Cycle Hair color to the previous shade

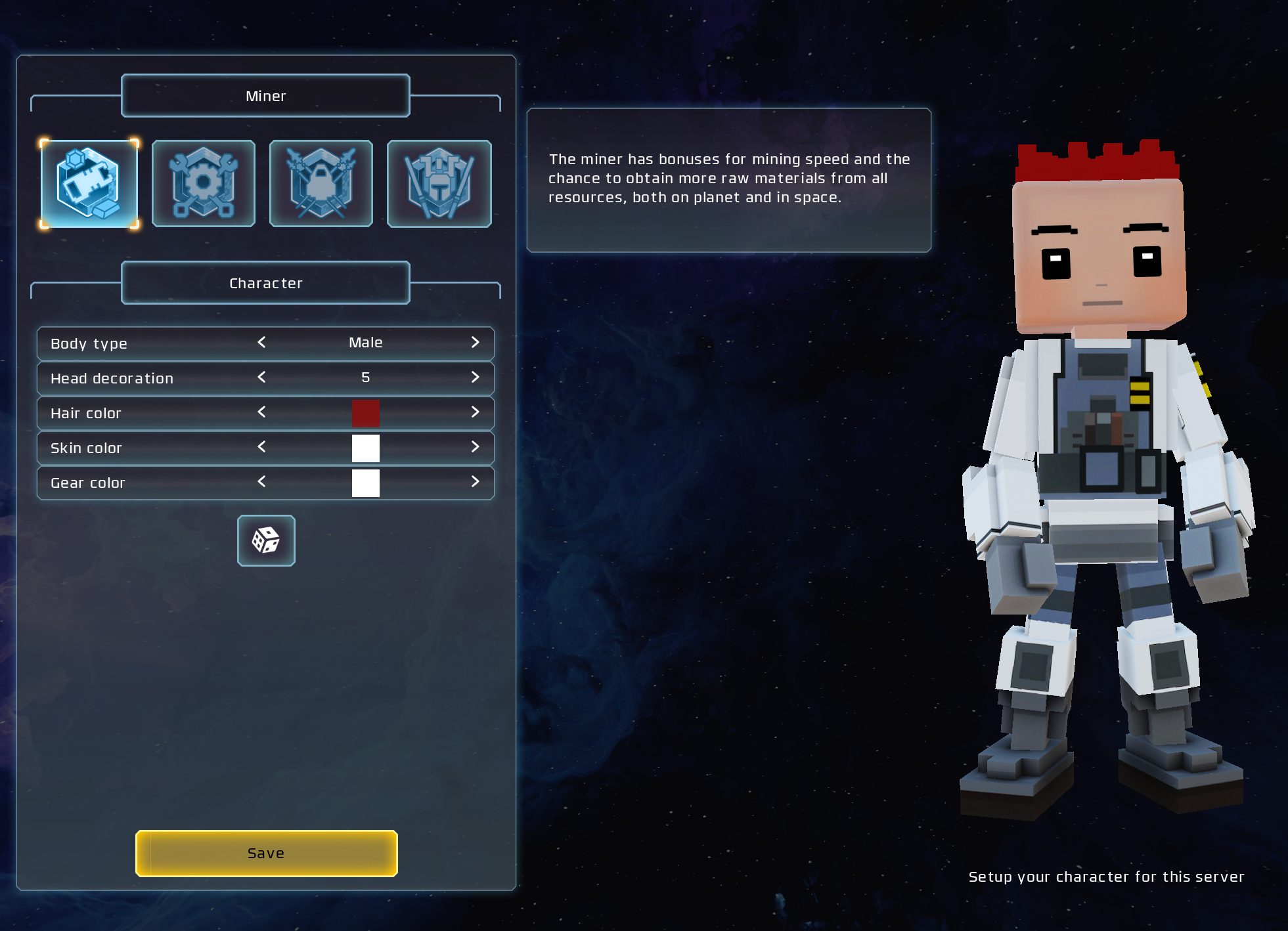click(261, 412)
